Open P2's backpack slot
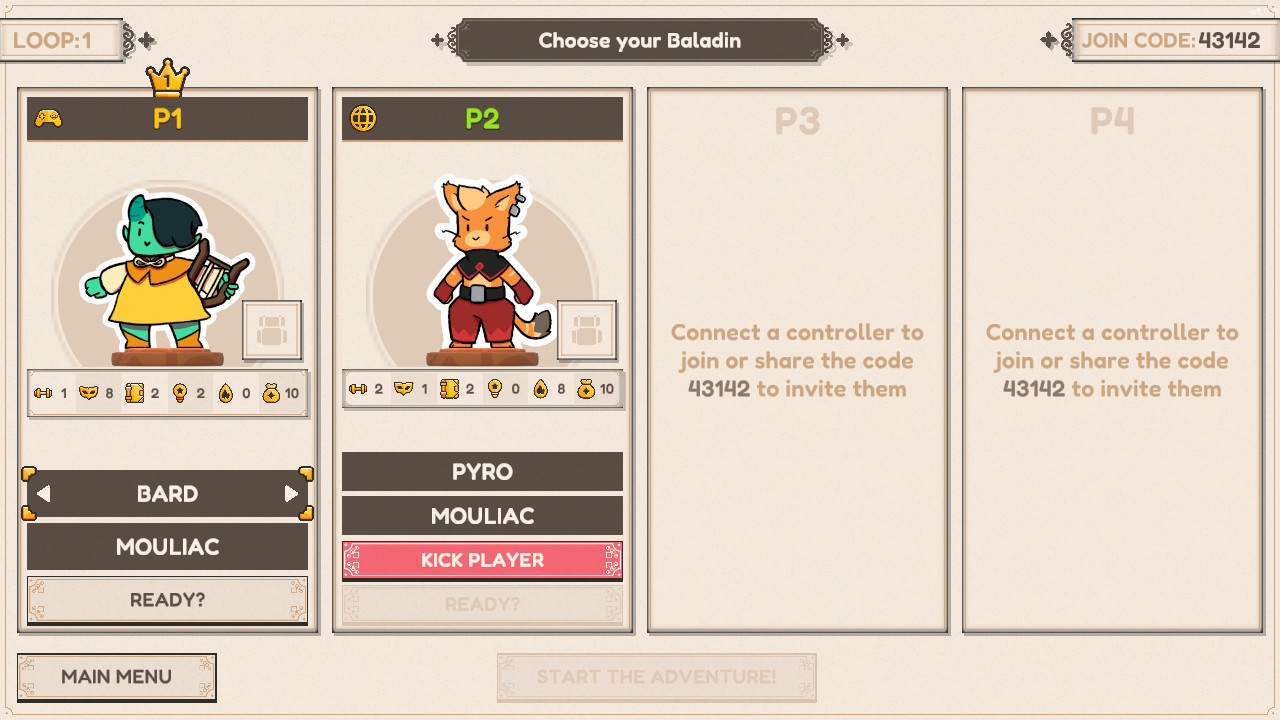This screenshot has width=1280, height=720. pos(587,331)
